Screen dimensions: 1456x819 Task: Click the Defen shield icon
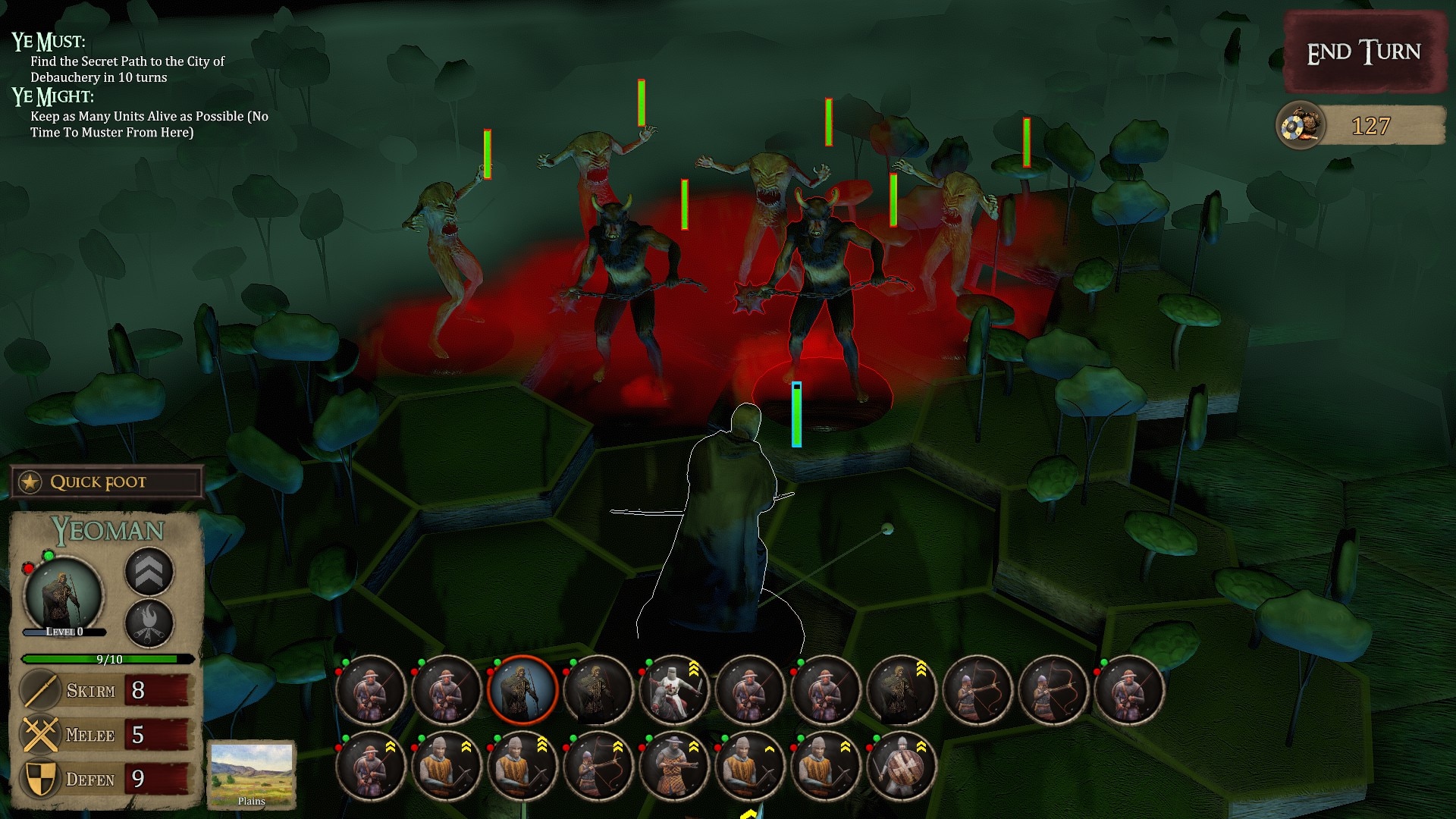pyautogui.click(x=39, y=779)
